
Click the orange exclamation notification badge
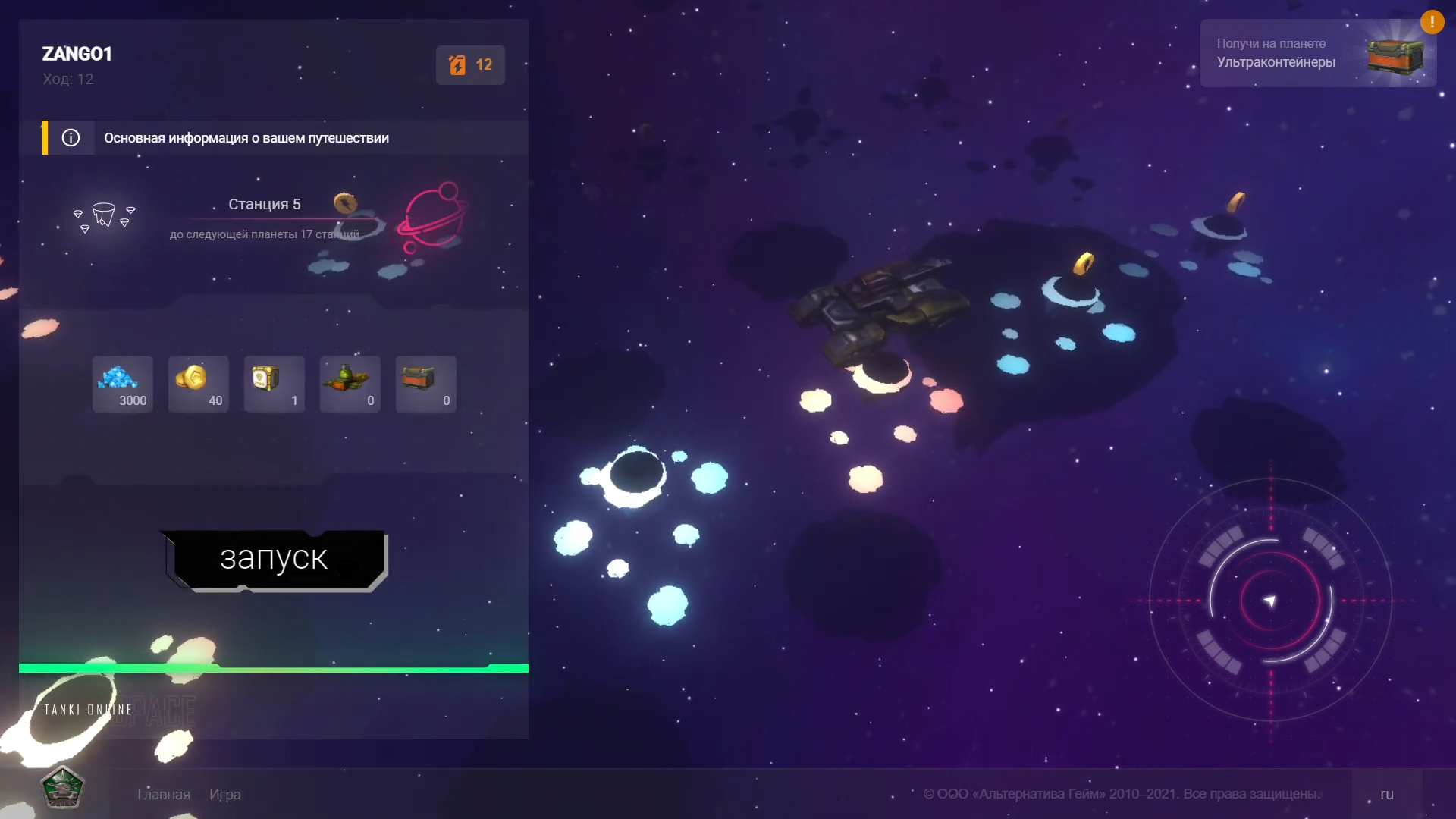(1432, 22)
